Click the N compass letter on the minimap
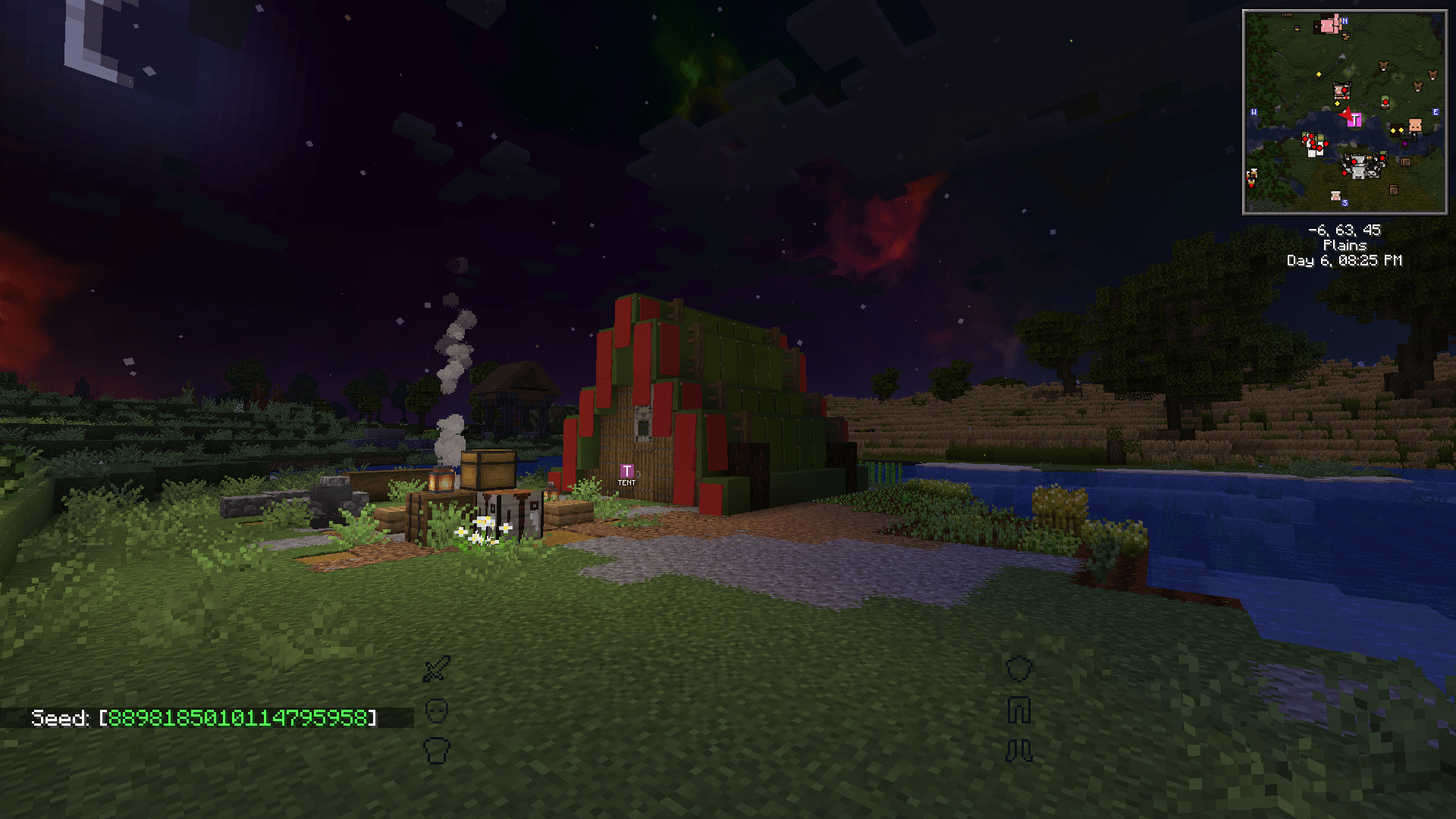This screenshot has height=819, width=1456. [1345, 21]
